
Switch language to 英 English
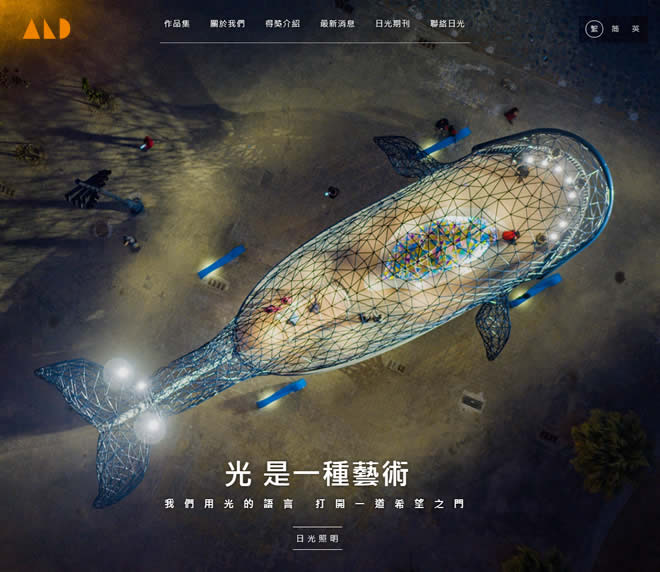click(635, 29)
